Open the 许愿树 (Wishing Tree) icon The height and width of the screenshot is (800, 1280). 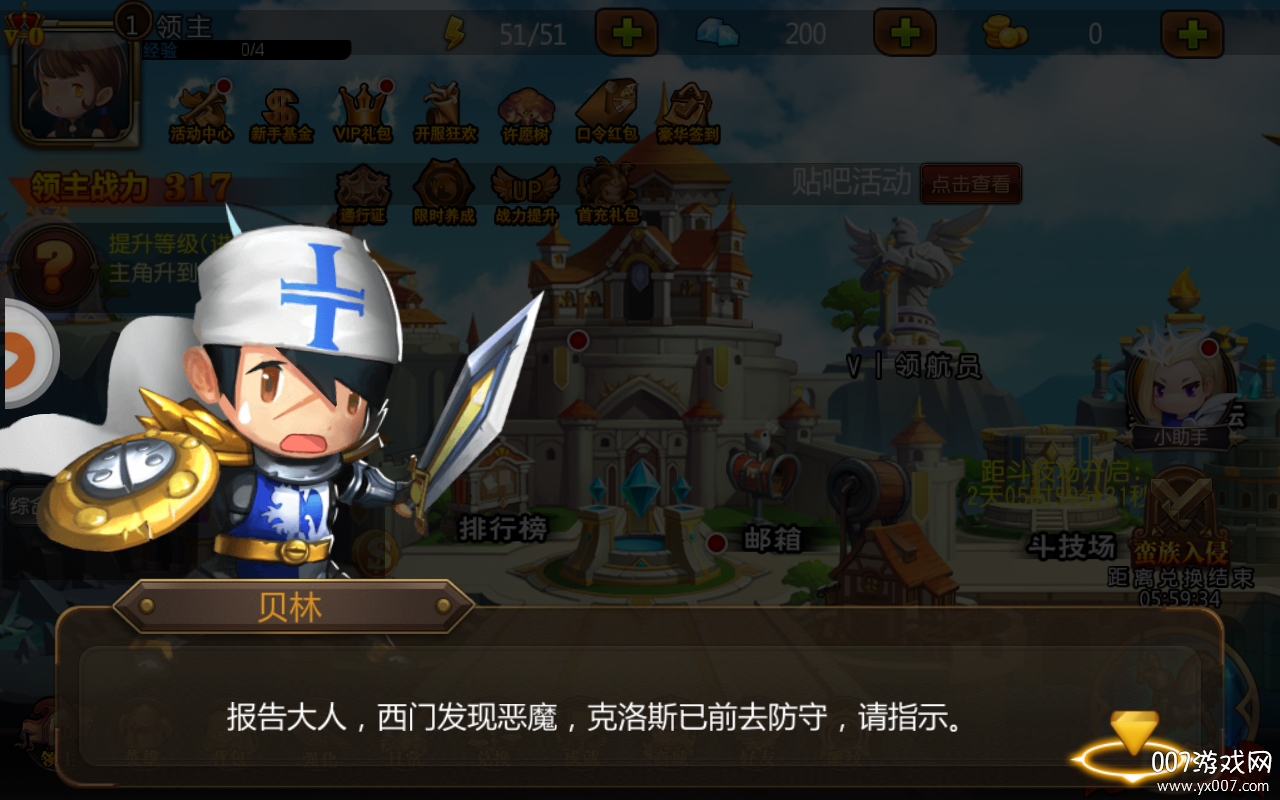[525, 110]
